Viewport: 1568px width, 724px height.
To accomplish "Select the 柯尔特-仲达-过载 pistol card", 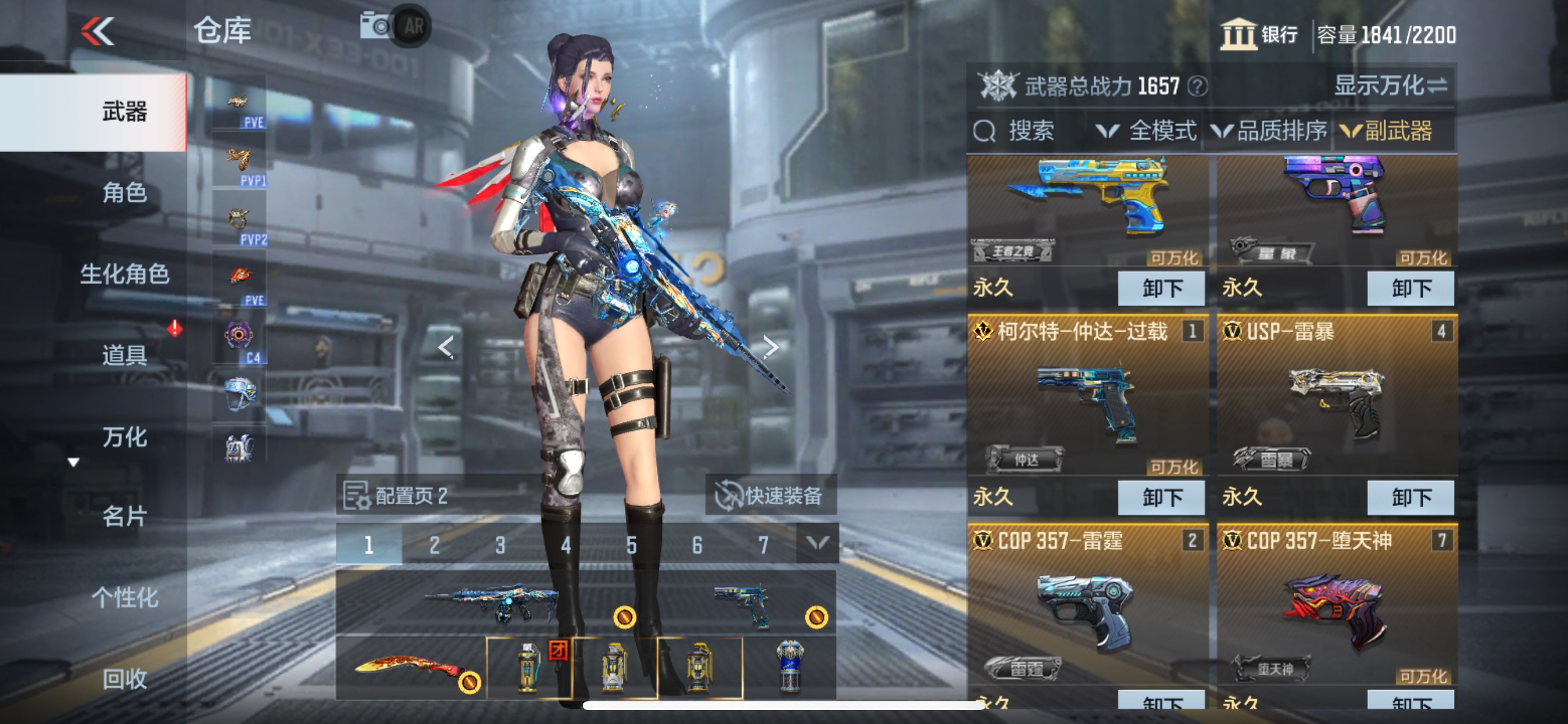I will 1087,402.
